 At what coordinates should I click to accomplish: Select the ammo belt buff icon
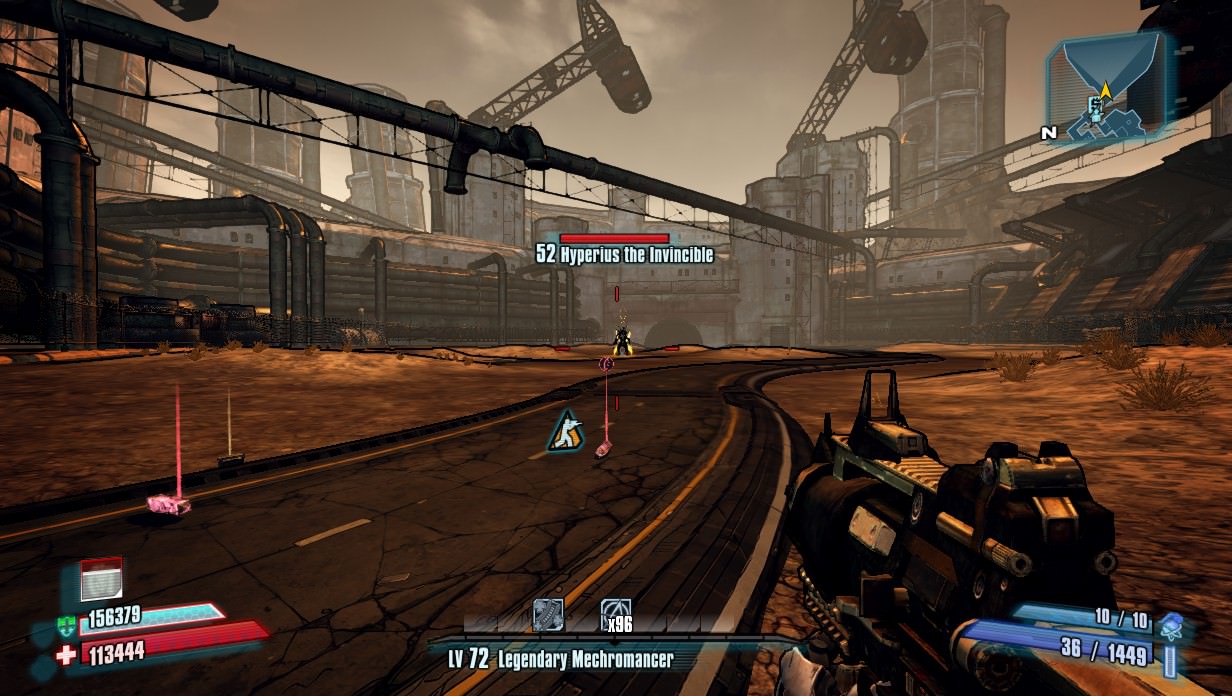pos(548,614)
